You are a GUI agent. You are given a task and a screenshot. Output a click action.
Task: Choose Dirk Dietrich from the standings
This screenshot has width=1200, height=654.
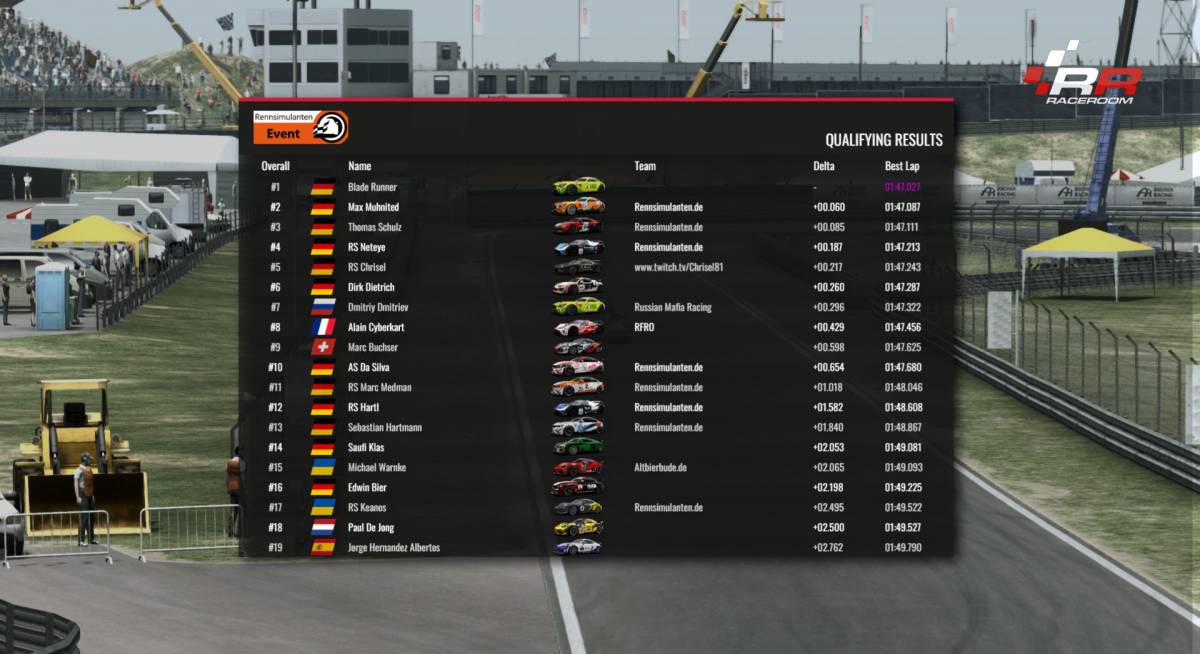pyautogui.click(x=372, y=287)
